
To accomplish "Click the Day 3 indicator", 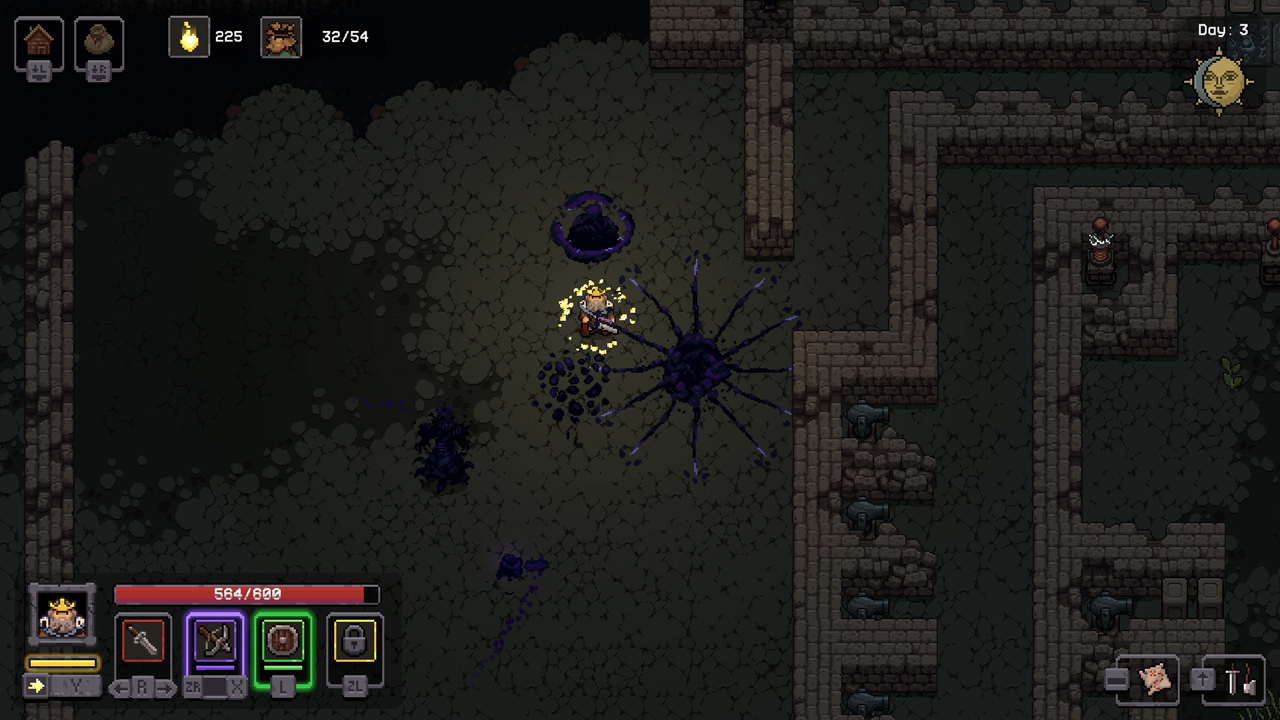I will (1222, 30).
